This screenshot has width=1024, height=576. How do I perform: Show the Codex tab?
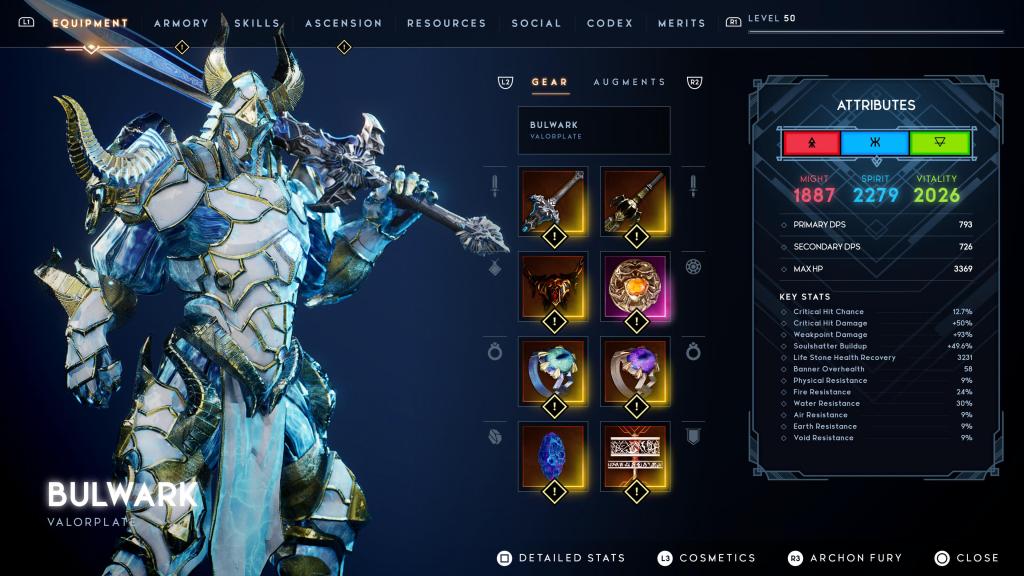pyautogui.click(x=609, y=23)
